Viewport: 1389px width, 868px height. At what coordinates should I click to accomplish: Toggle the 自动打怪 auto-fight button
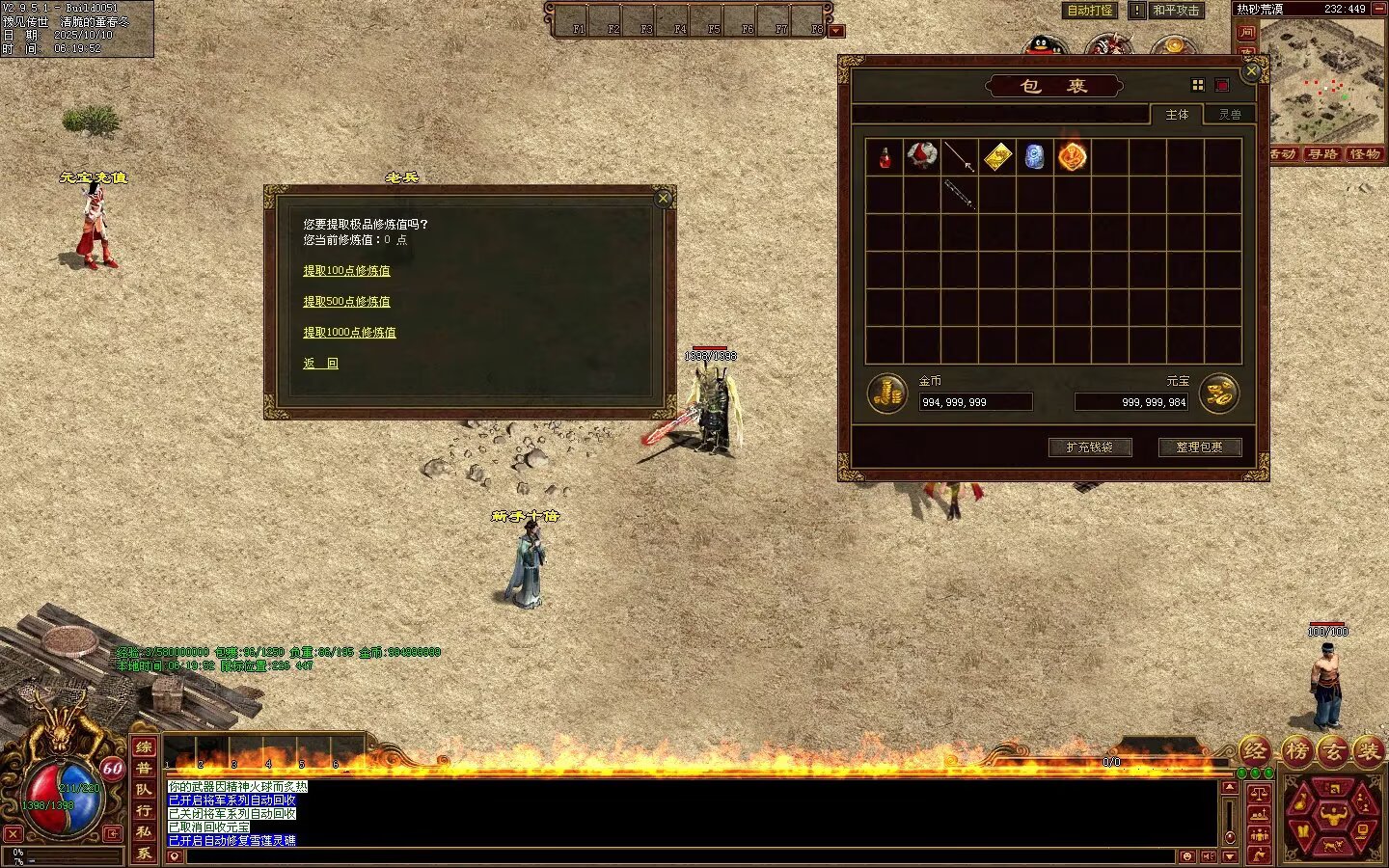pos(1090,11)
